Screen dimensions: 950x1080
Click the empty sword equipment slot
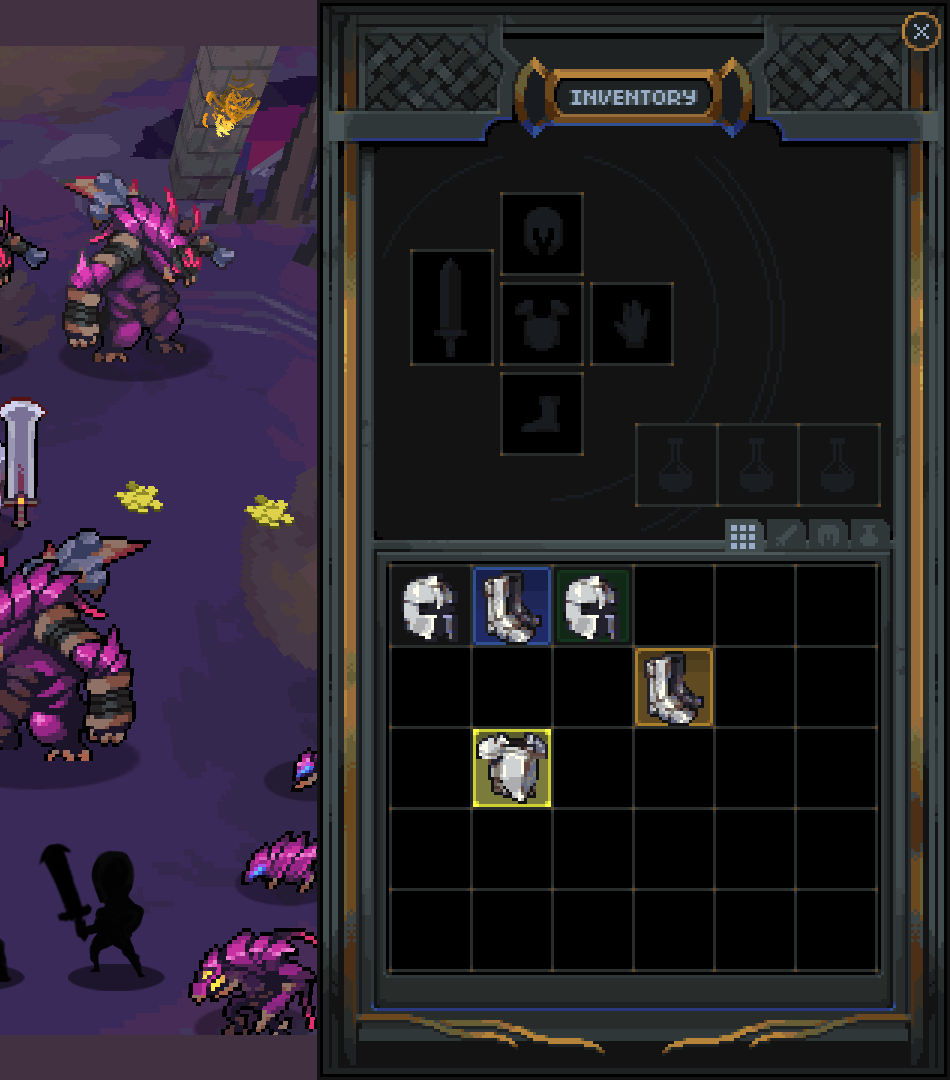coord(452,307)
